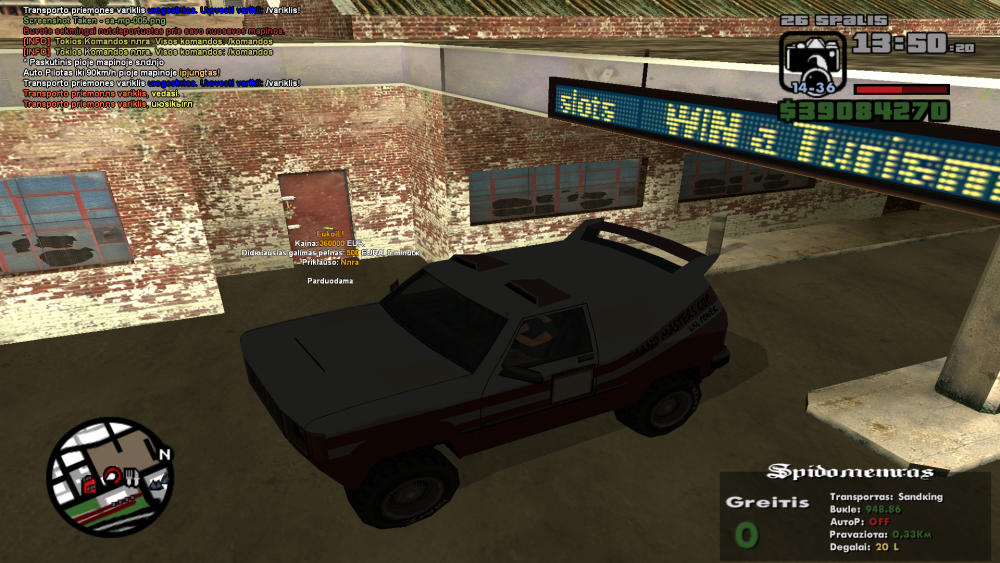1000x563 pixels.
Task: Click the circular radar minimap
Action: (x=109, y=478)
